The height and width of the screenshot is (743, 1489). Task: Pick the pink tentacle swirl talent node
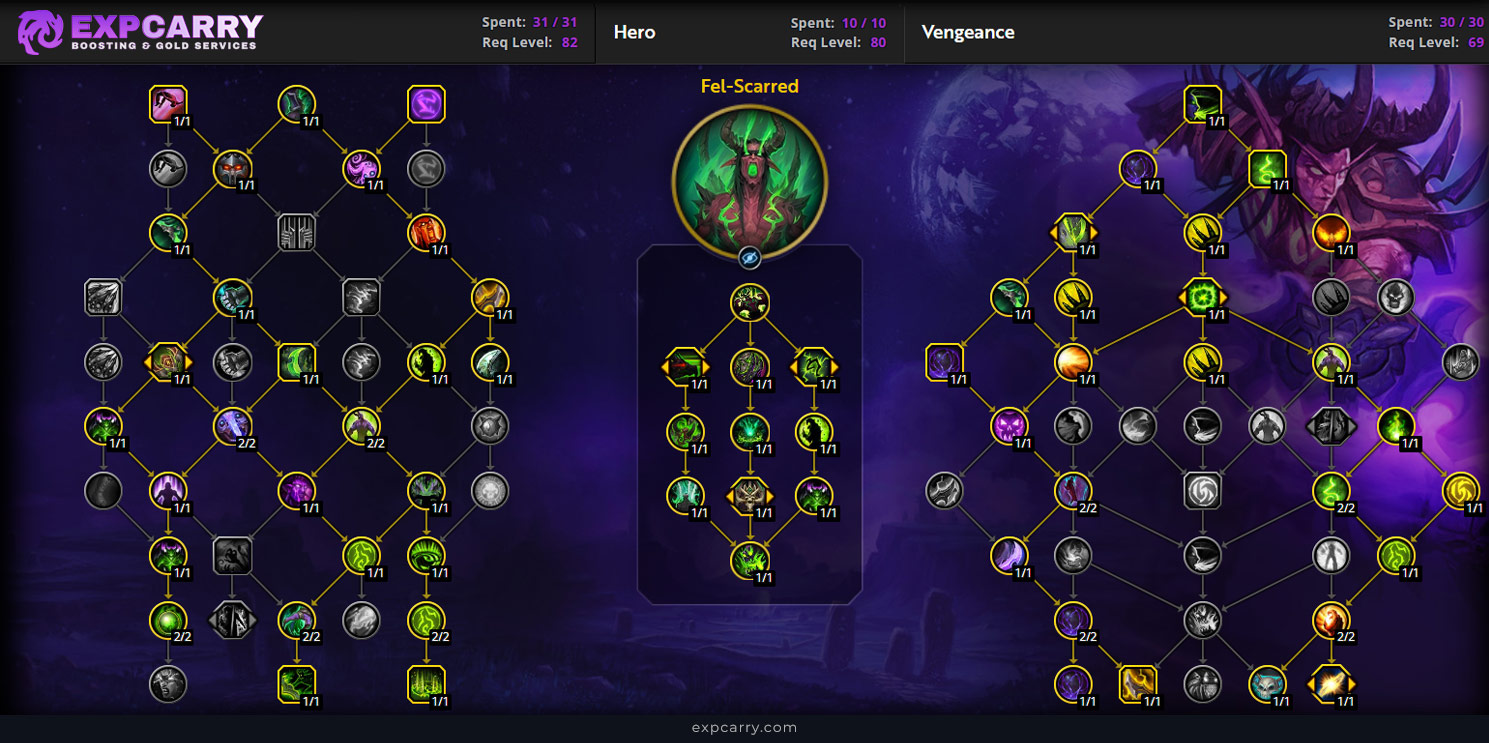coord(362,169)
